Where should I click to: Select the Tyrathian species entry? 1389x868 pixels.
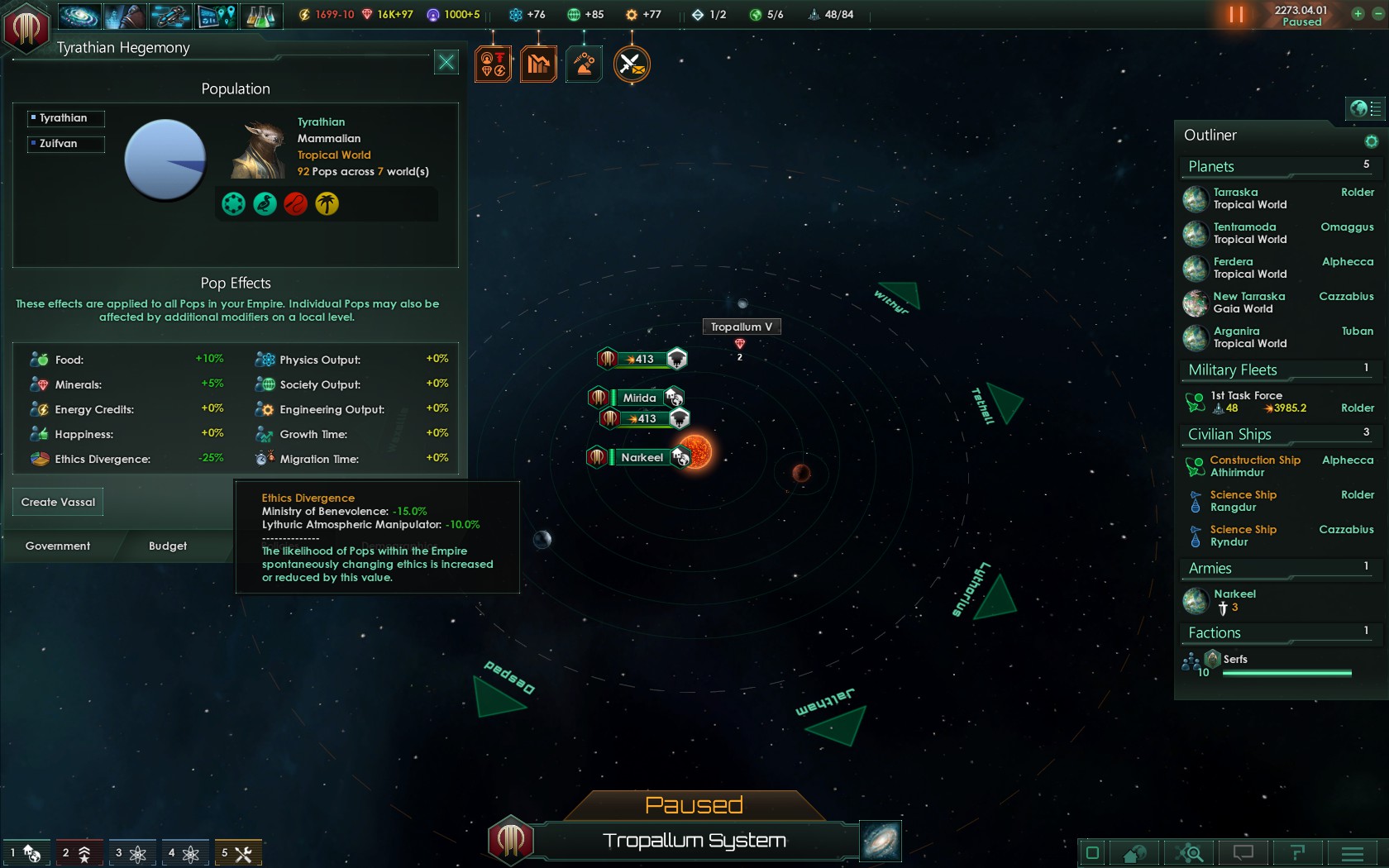(65, 118)
